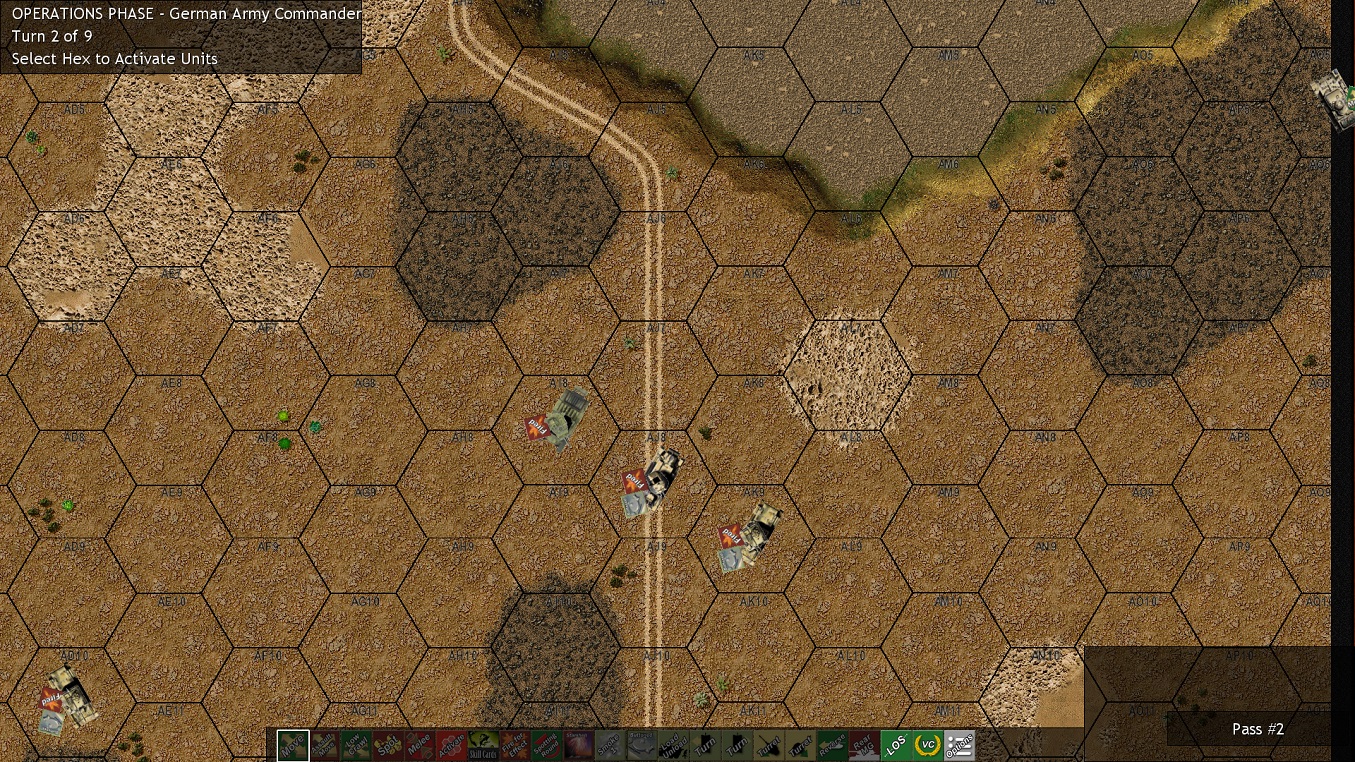The height and width of the screenshot is (762, 1355).
Task: Toggle the Turret rotation command
Action: [770, 745]
